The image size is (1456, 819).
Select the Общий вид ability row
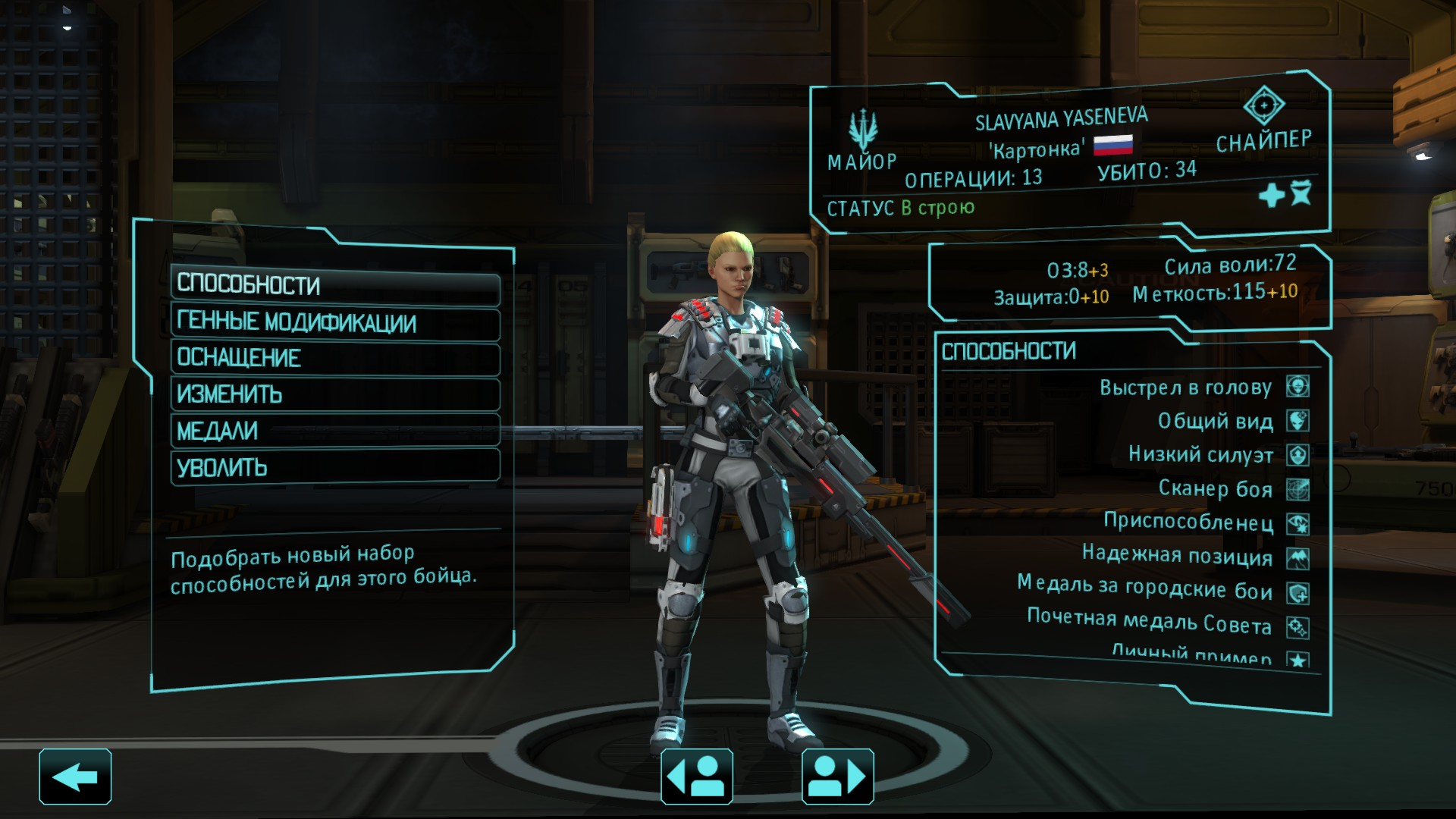(1215, 422)
